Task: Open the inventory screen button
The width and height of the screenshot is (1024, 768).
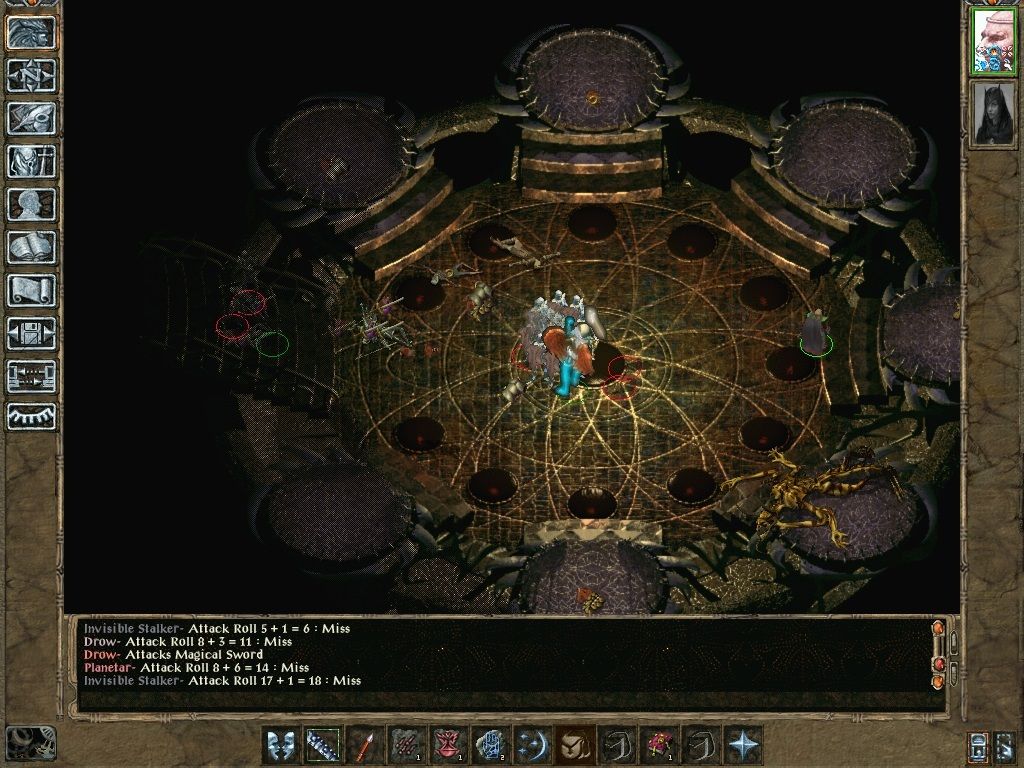Action: coord(31,161)
